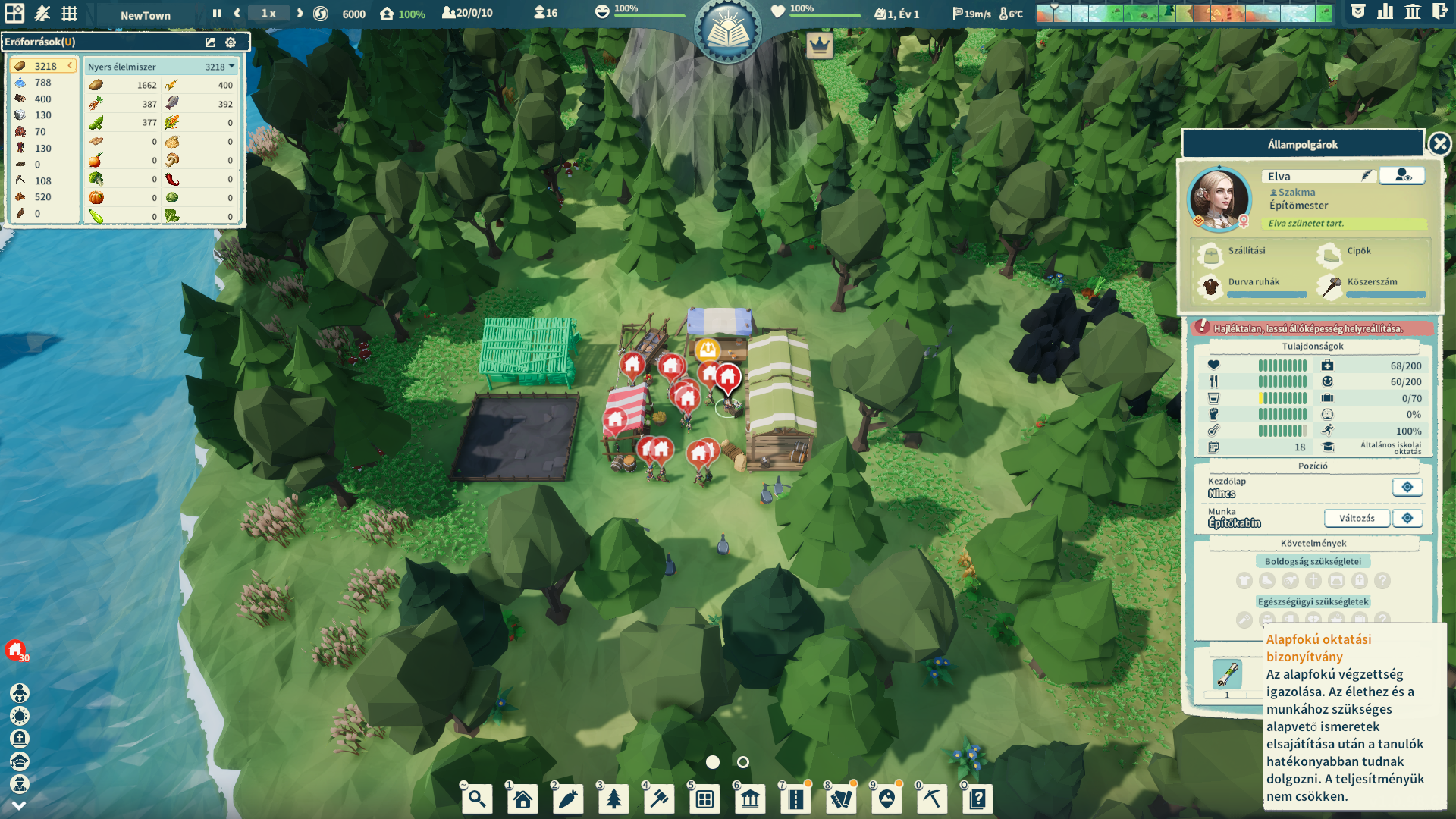Click the exit door icon
1456x819 pixels.
click(x=1439, y=12)
